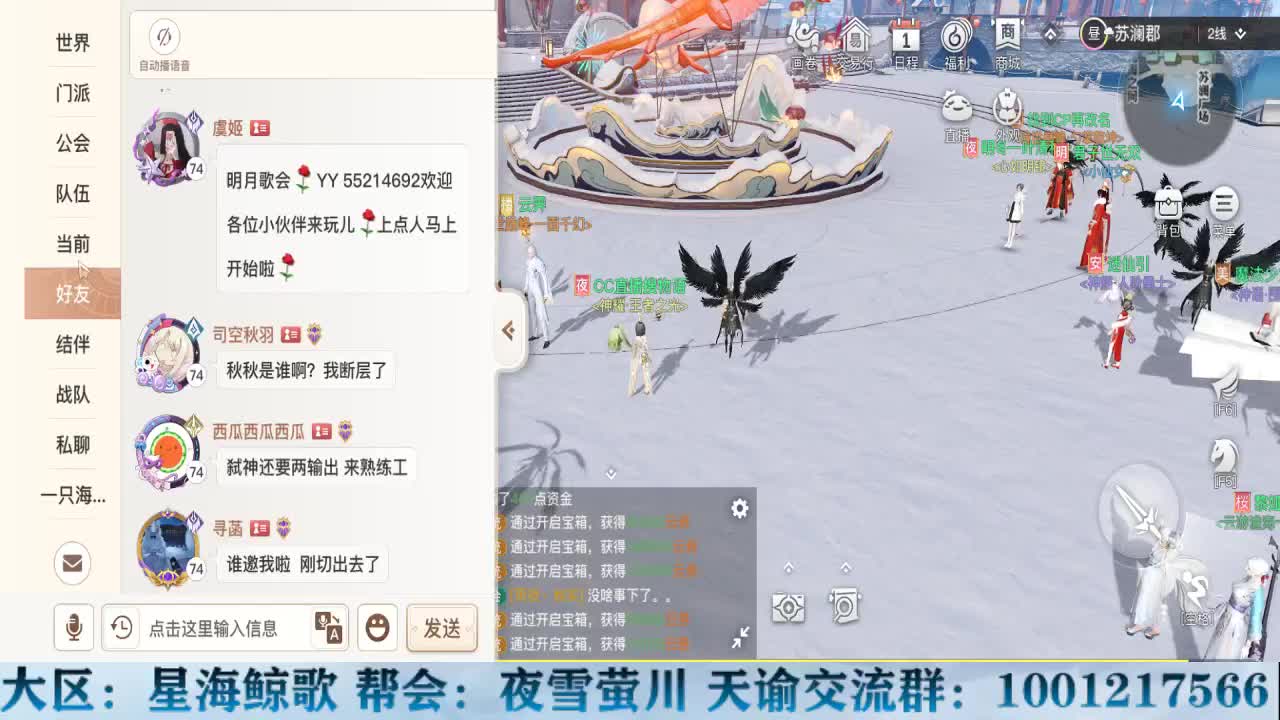Viewport: 1280px width, 720px height.
Task: Toggle voice-to-text input beside the message box
Action: point(330,629)
